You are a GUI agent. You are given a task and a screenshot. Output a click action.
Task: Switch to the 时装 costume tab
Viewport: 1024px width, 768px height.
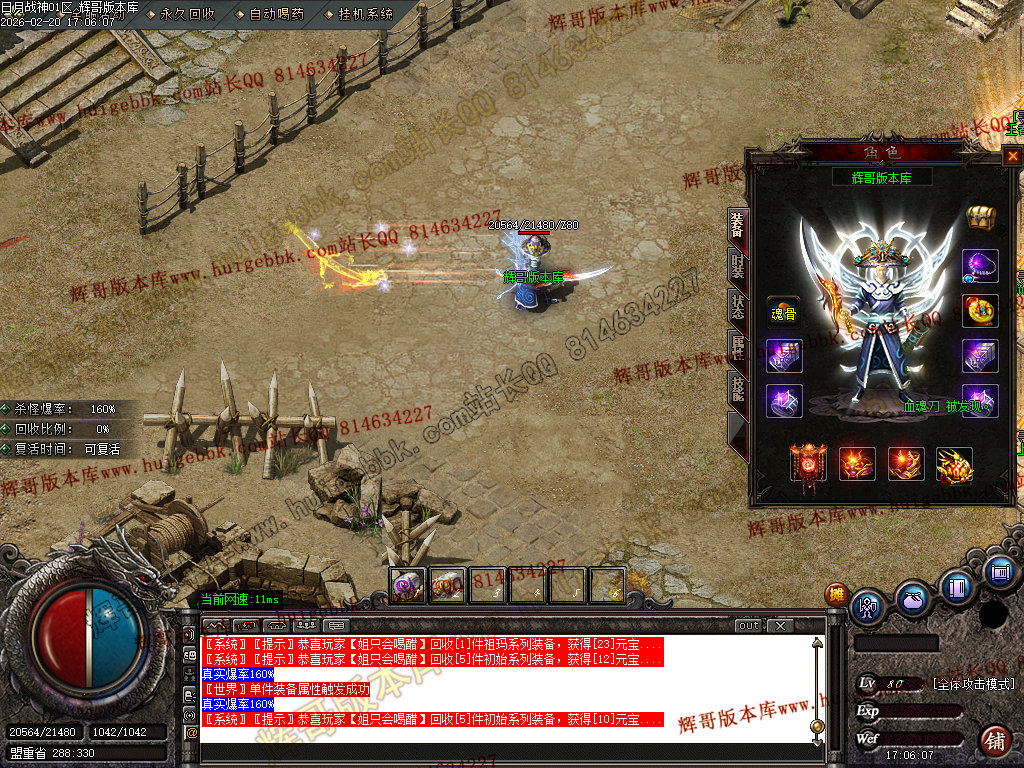(x=736, y=267)
